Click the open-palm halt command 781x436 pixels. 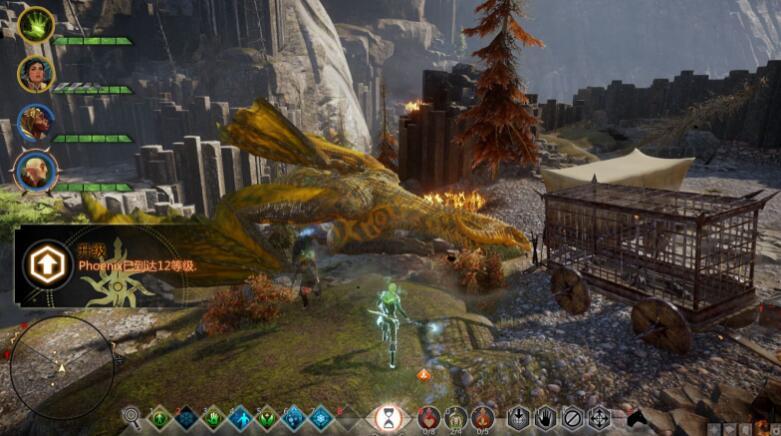pos(545,417)
